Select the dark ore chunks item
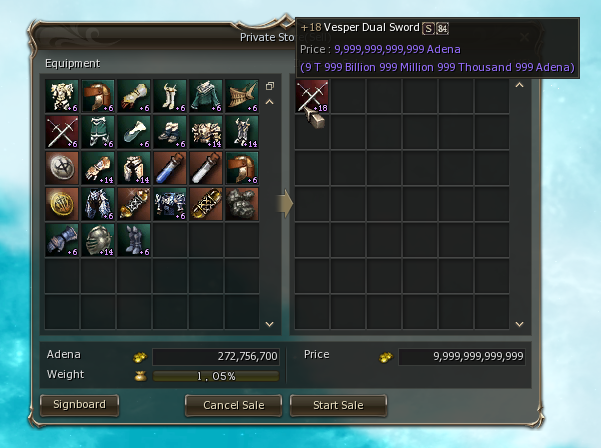 [242, 204]
